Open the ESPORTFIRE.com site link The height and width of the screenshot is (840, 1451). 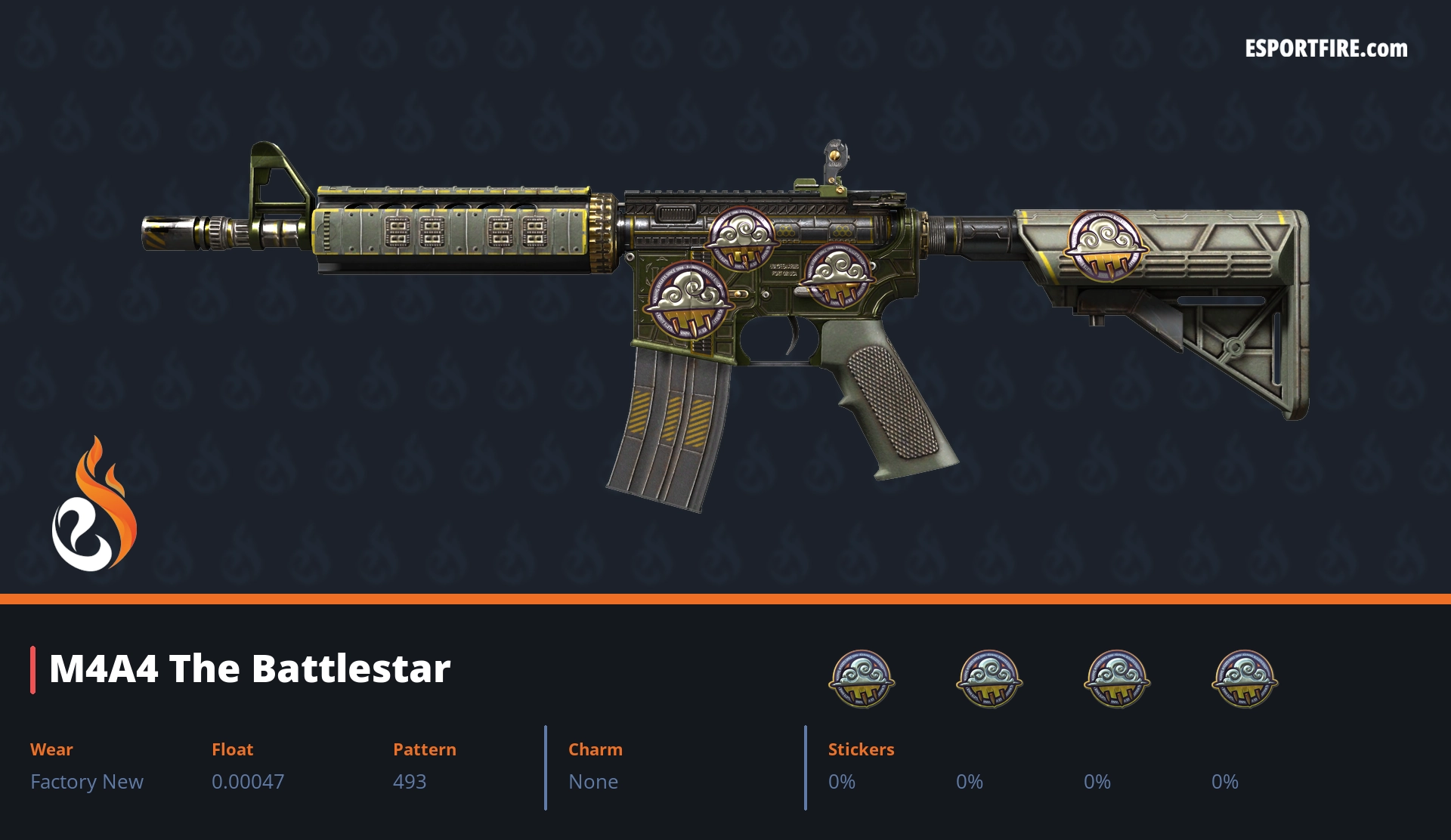[1326, 49]
